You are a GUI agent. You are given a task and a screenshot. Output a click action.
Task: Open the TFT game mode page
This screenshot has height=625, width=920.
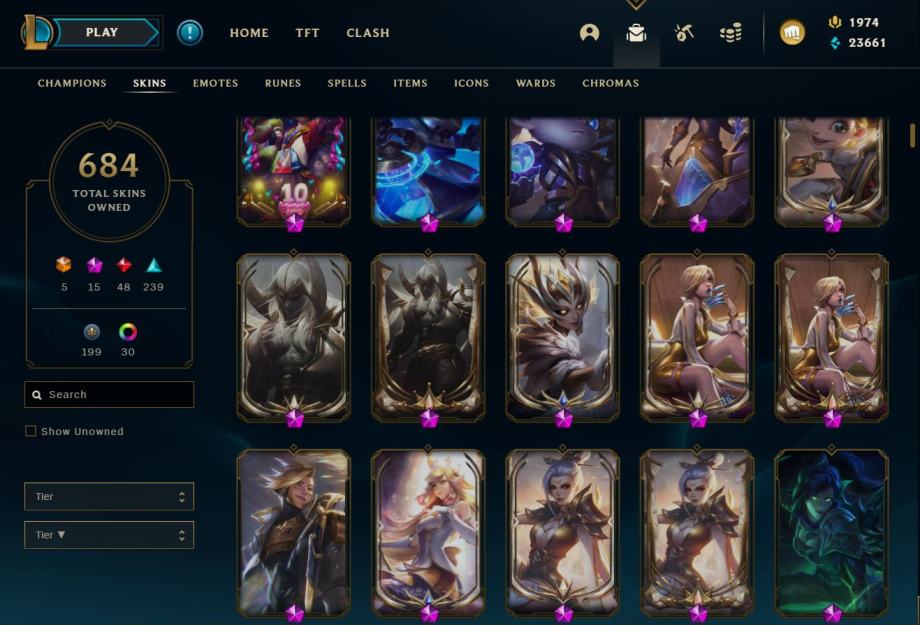[308, 33]
